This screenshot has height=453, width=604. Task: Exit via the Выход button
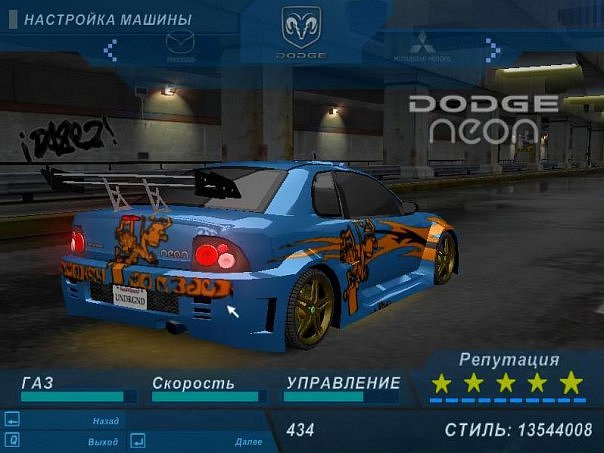[102, 441]
